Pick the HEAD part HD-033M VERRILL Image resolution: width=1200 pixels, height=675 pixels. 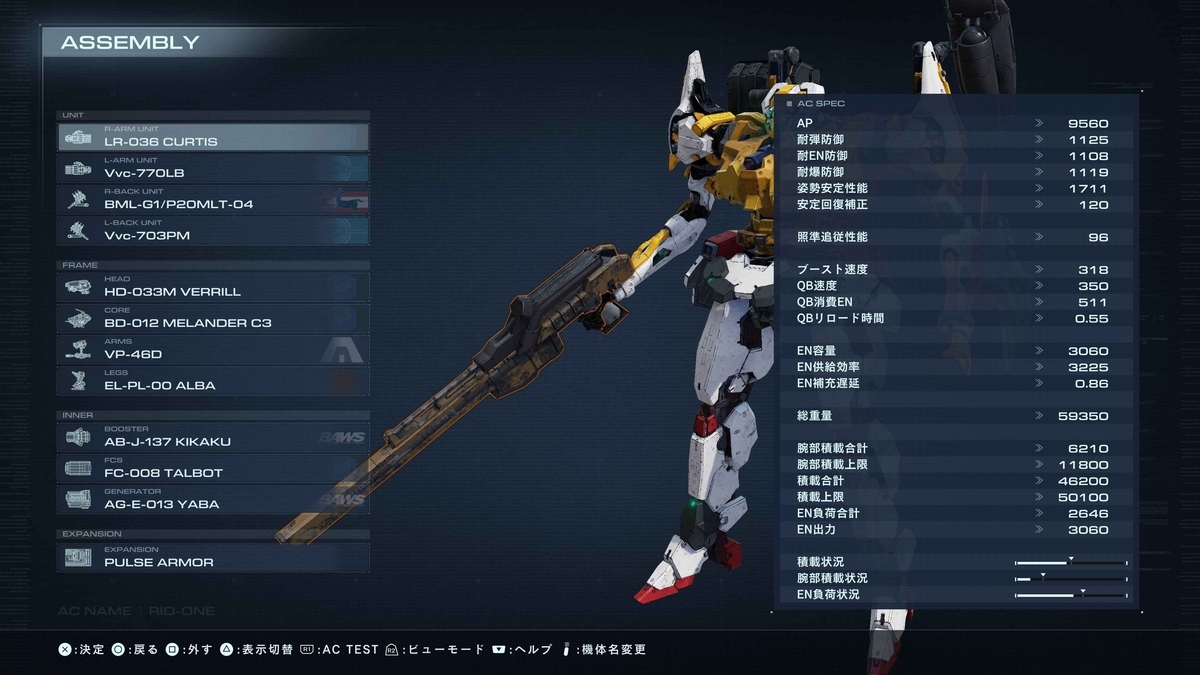pos(213,287)
